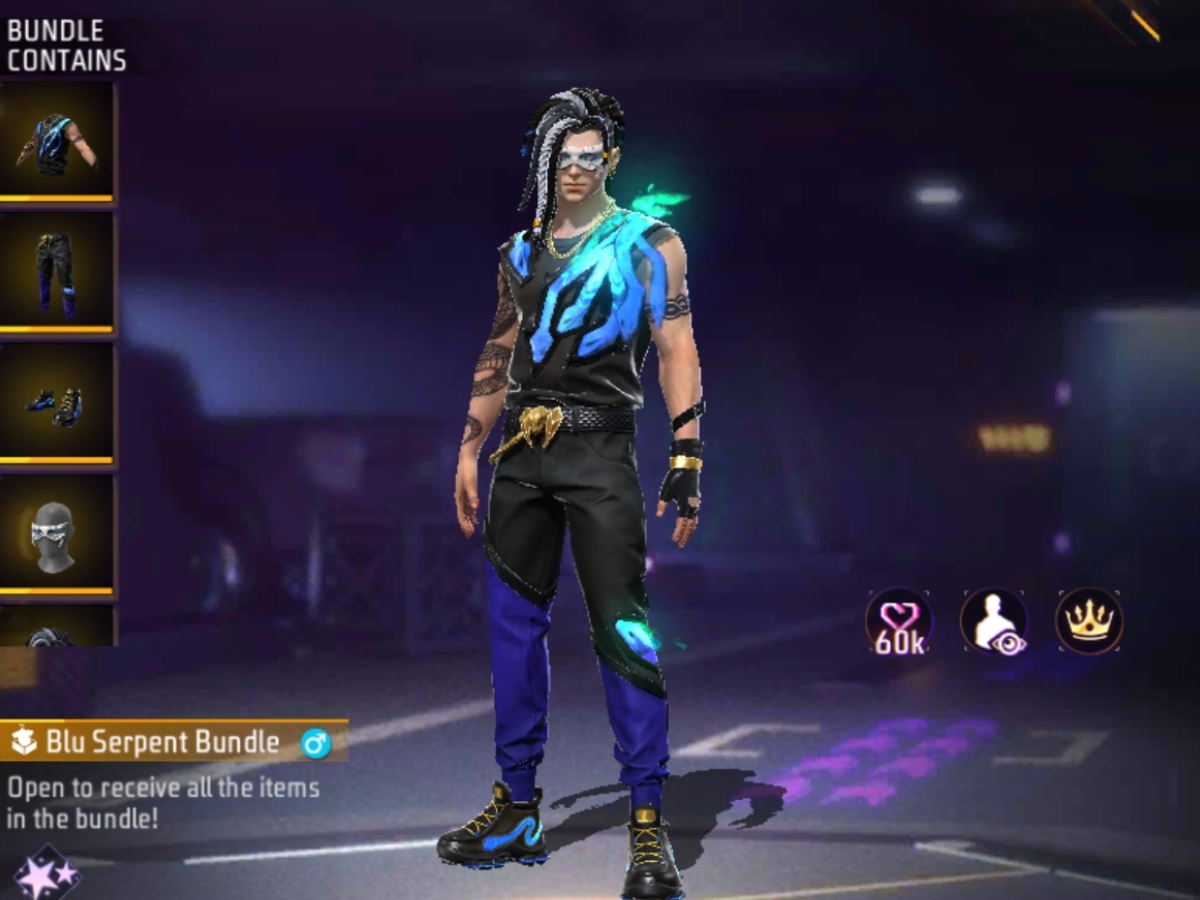1200x900 pixels.
Task: Select the sleeveless top item thumbnail
Action: [x=57, y=142]
